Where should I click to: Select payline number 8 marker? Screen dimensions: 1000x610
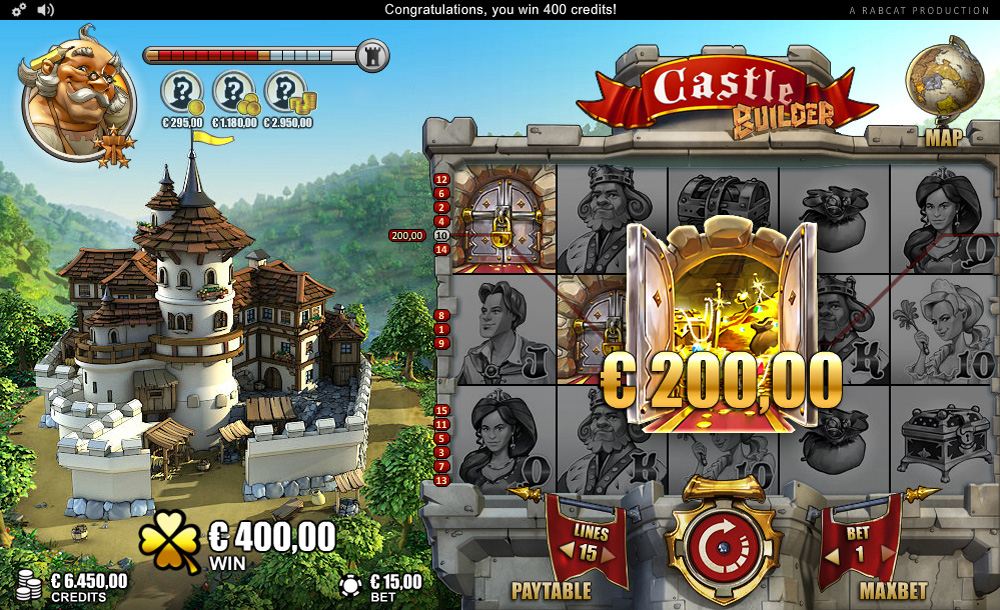tap(442, 315)
